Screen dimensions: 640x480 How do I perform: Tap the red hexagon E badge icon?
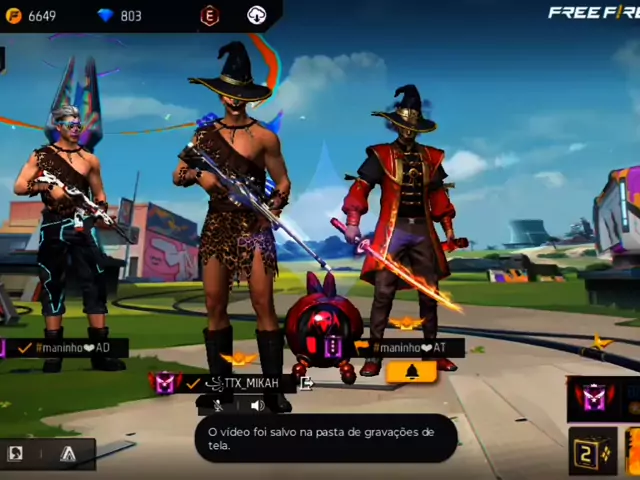point(209,16)
